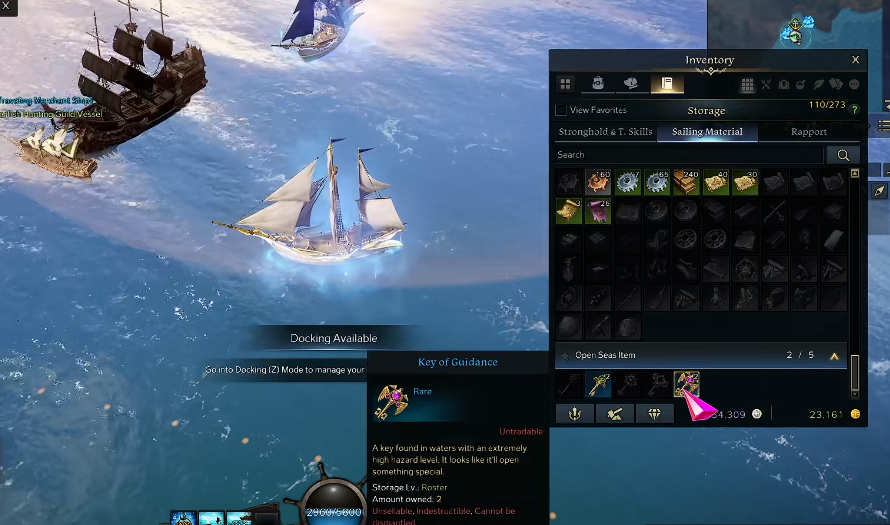
Task: Collapse the Open Seas Item section
Action: tap(834, 355)
